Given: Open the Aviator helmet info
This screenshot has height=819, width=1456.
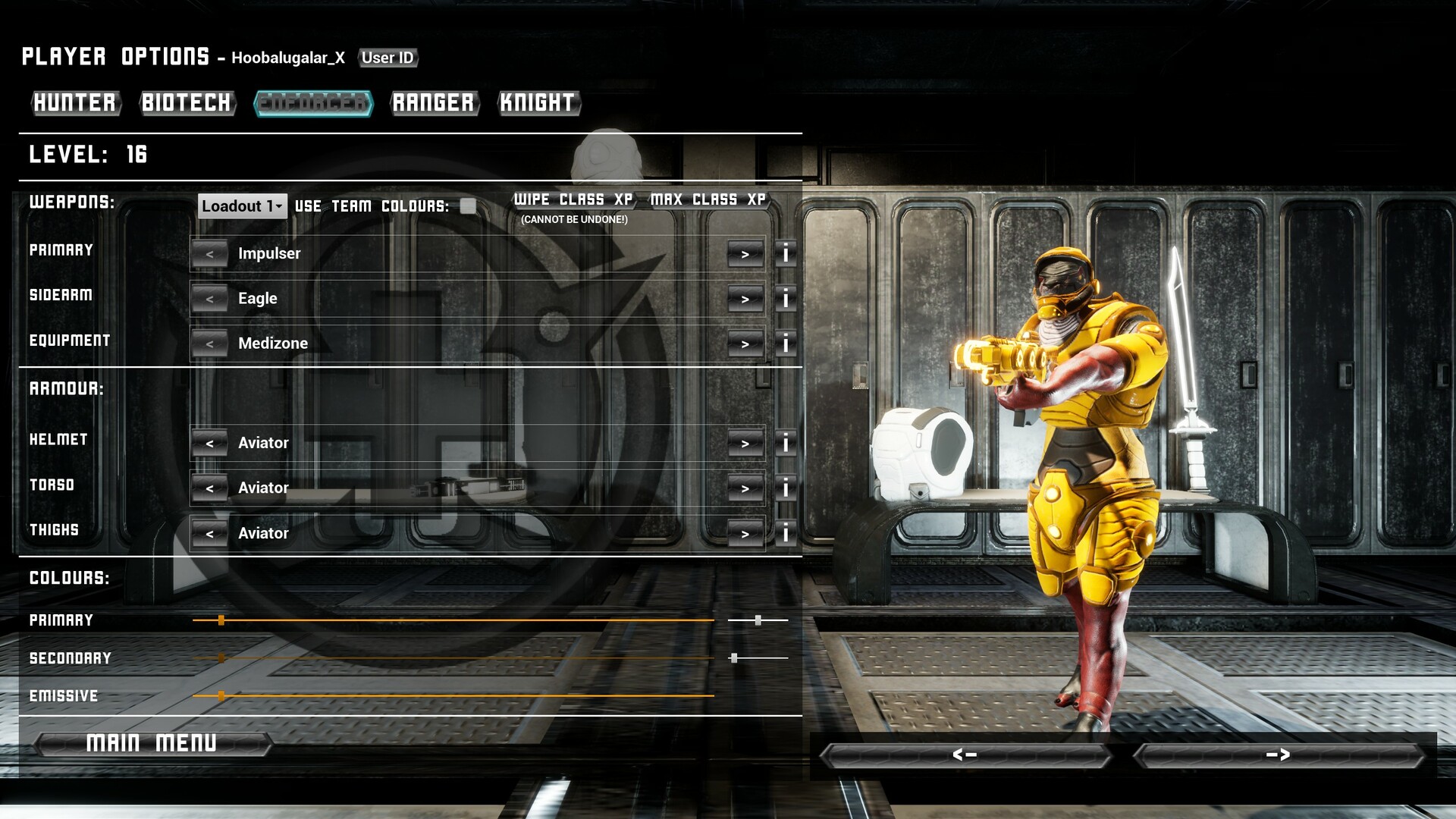Looking at the screenshot, I should tap(786, 443).
